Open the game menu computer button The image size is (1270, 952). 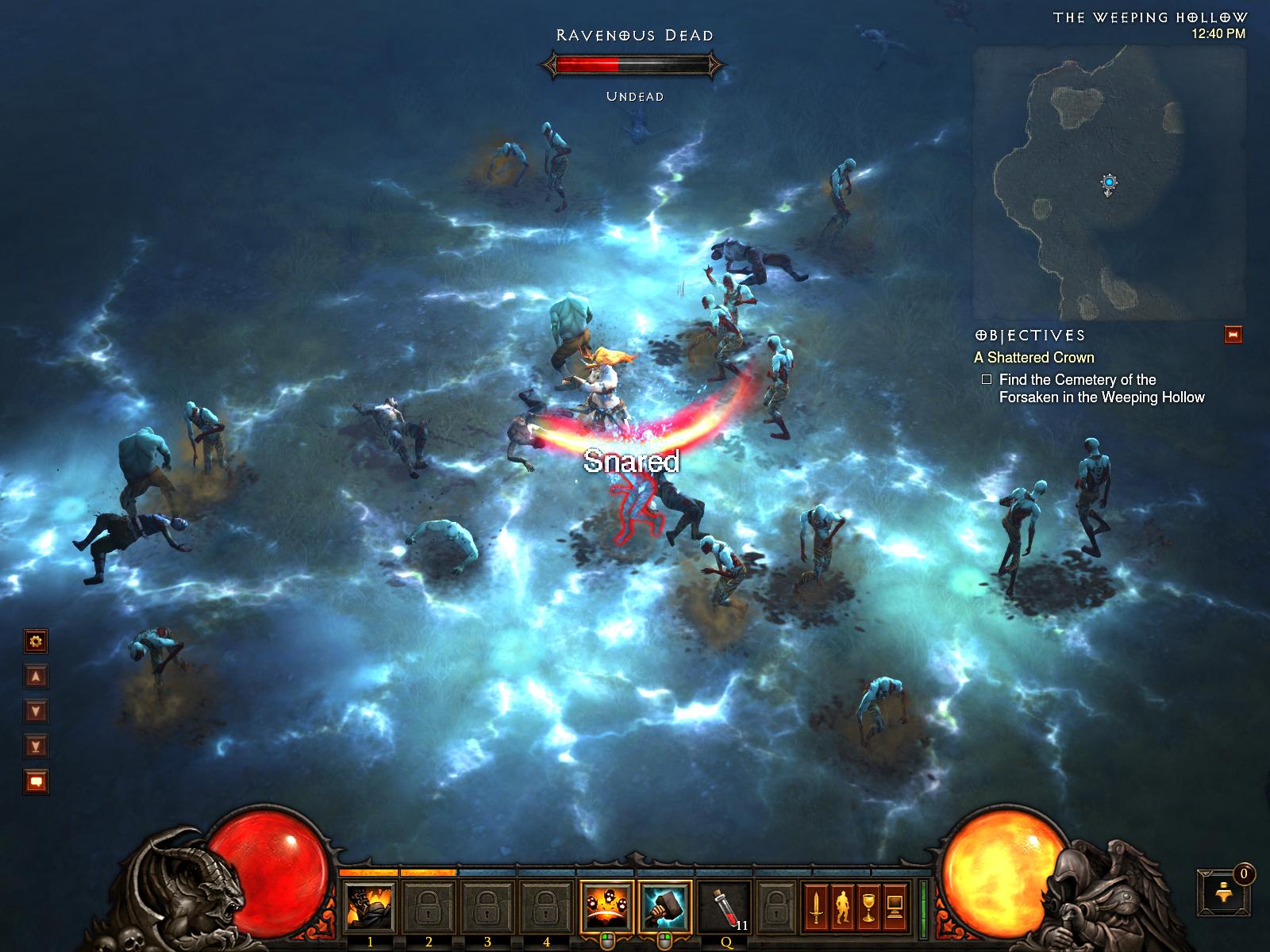click(x=895, y=908)
